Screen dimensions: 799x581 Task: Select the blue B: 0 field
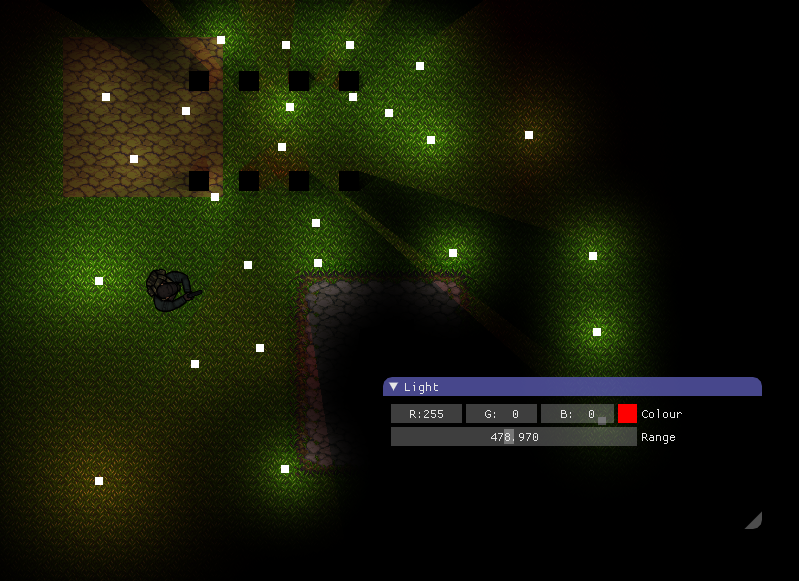tap(576, 414)
